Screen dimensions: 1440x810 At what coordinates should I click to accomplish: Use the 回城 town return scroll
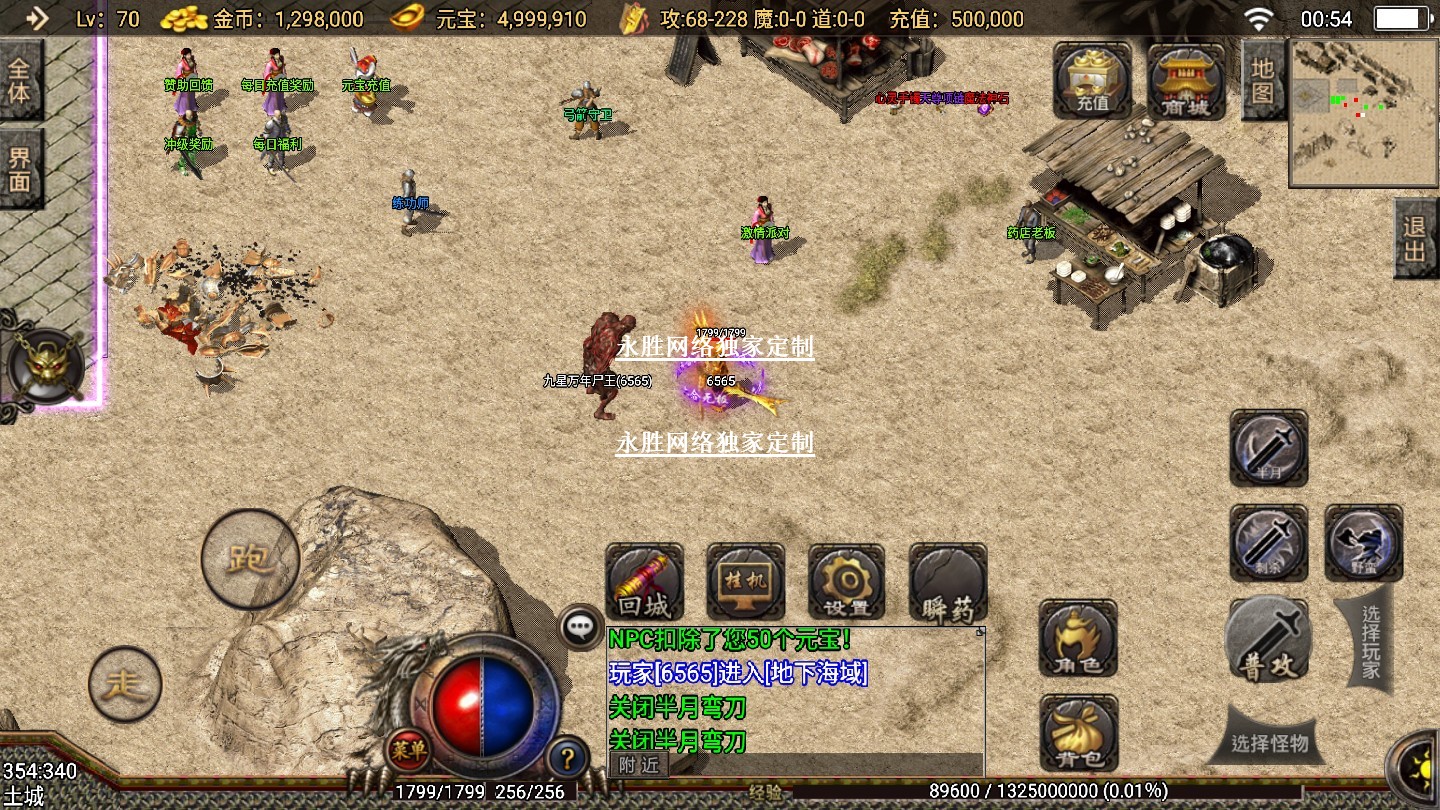coord(645,582)
